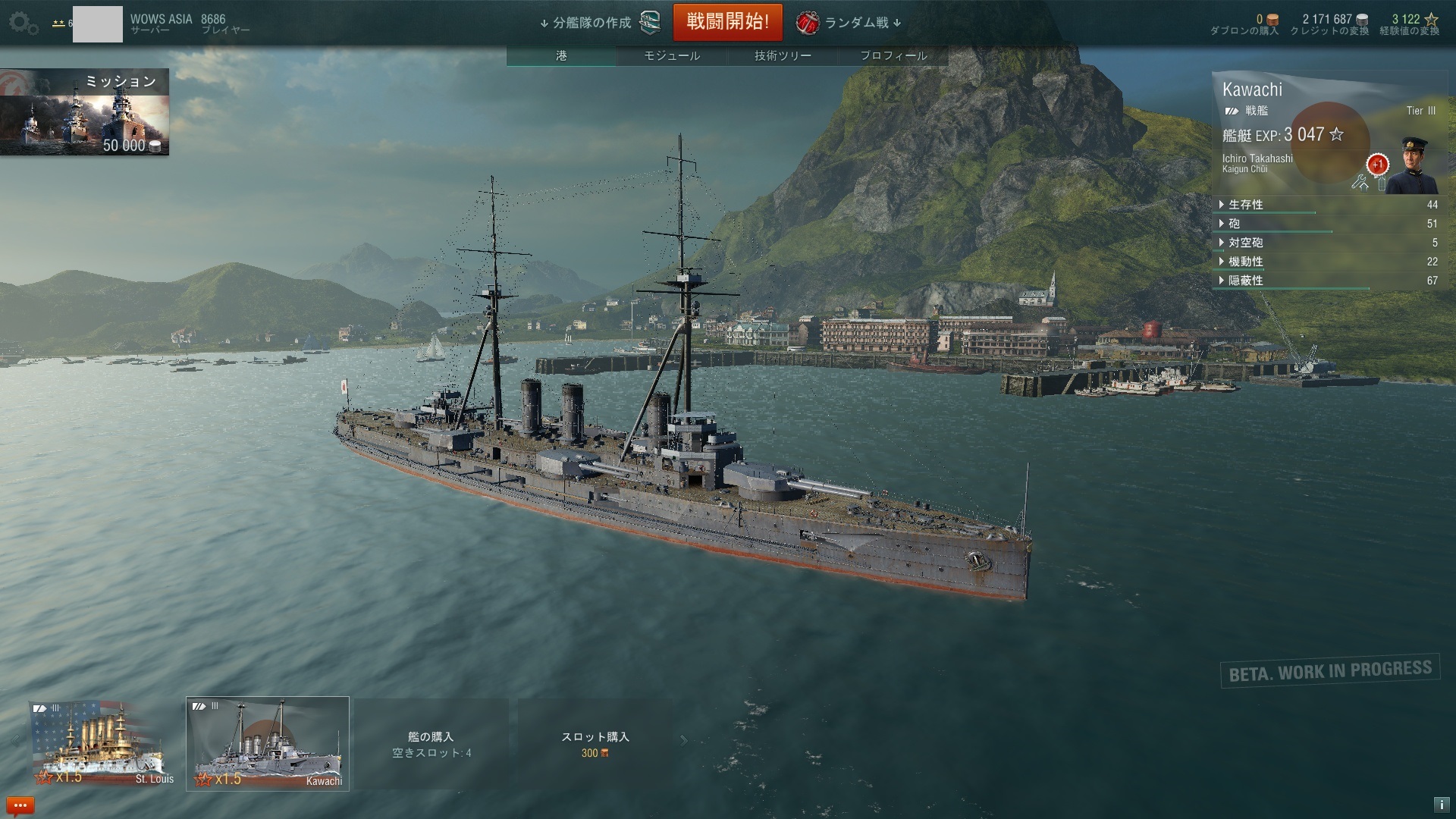This screenshot has height=819, width=1456.
Task: Start the battle with the red 戦闘開始 button
Action: point(728,22)
